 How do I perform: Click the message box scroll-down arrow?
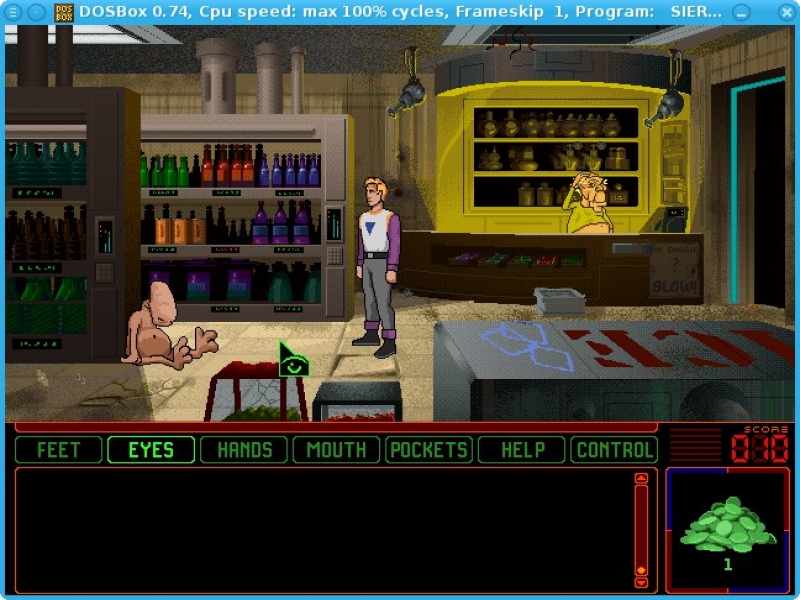click(x=642, y=582)
